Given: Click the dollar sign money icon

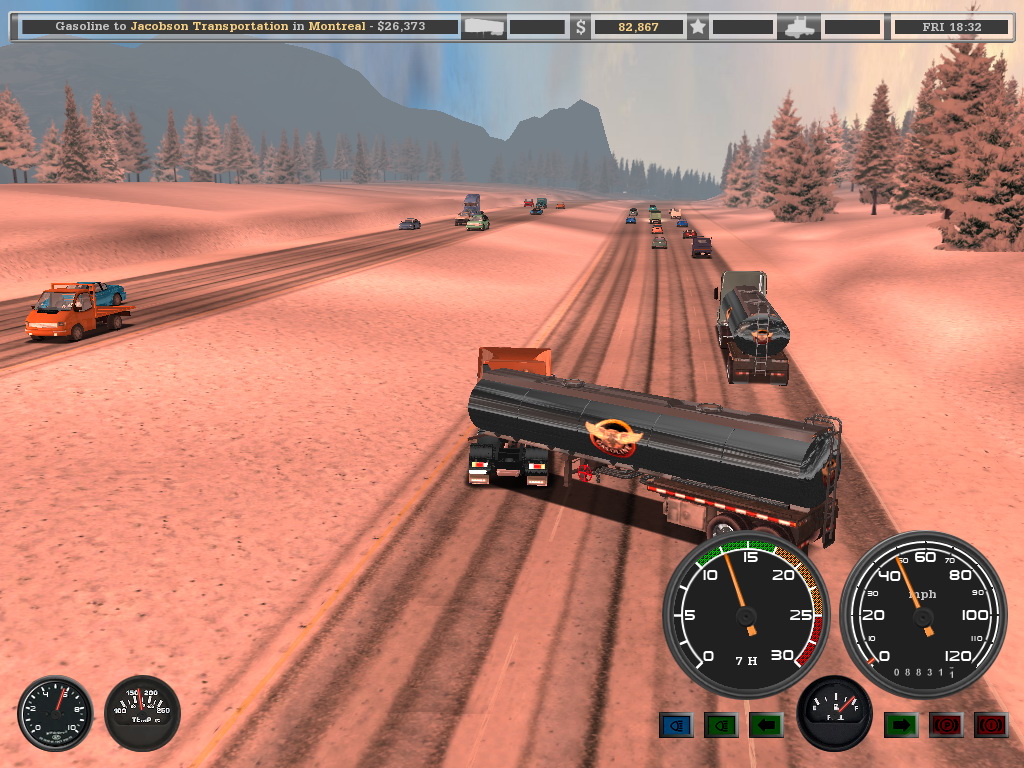Looking at the screenshot, I should tap(580, 27).
